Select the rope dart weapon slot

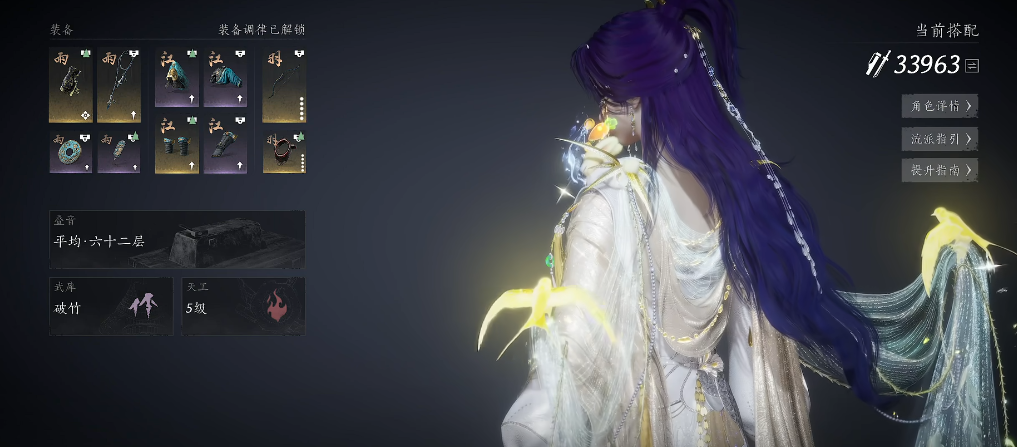[x=118, y=85]
